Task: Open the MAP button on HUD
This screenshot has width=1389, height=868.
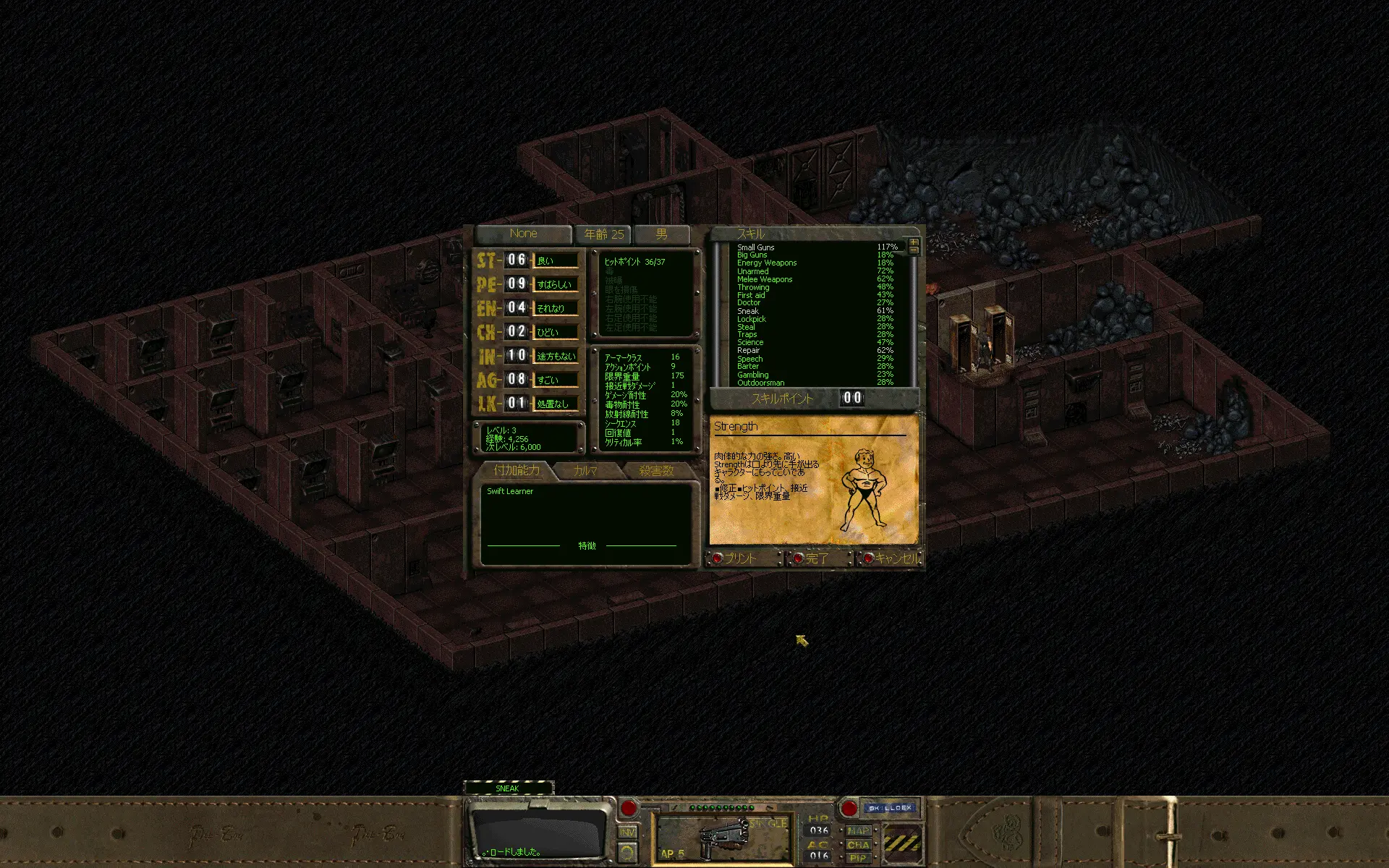Action: [x=858, y=831]
